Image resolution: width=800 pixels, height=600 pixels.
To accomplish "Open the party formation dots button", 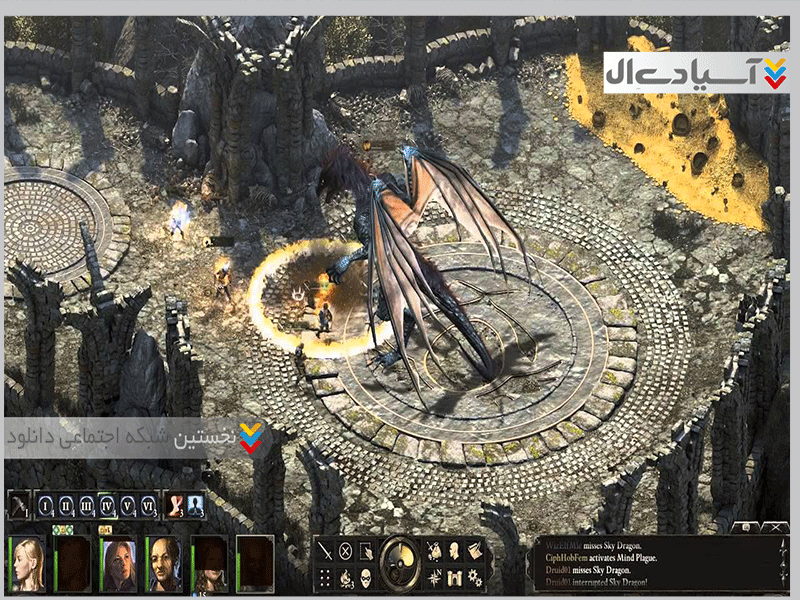I will pos(325,576).
